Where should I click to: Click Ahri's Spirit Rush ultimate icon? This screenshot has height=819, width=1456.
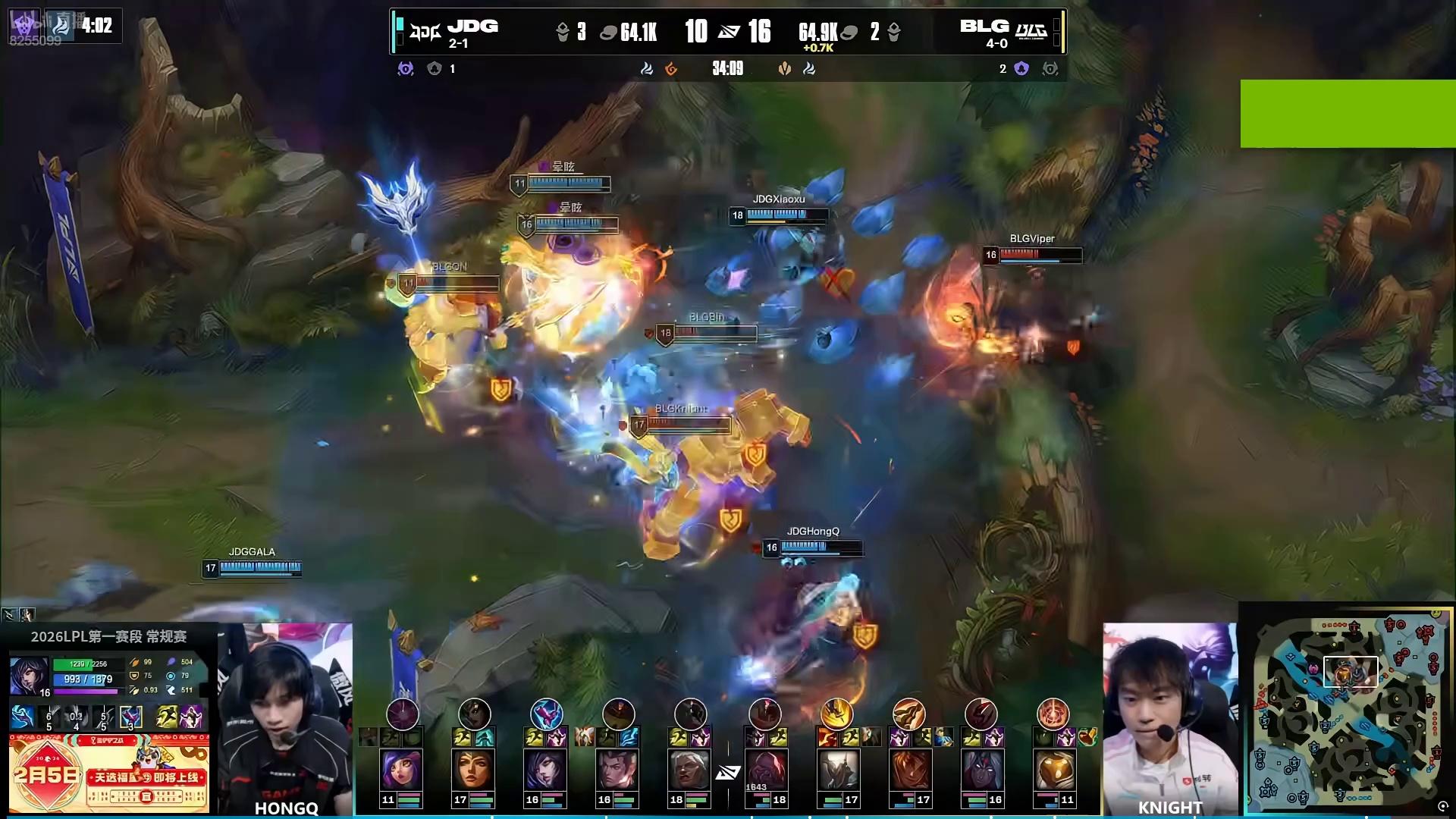click(x=130, y=717)
